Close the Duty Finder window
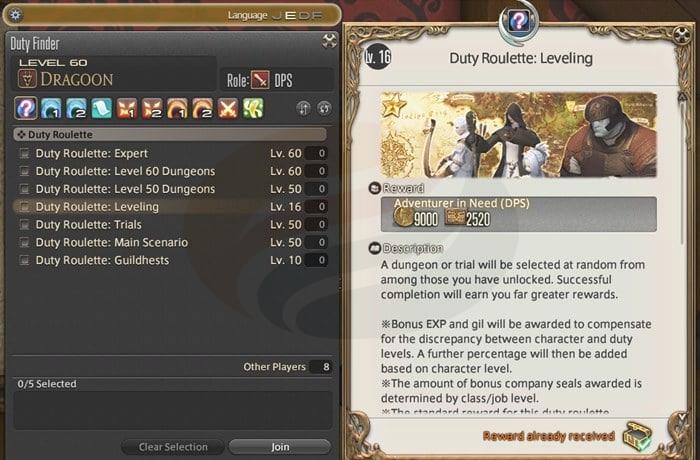The width and height of the screenshot is (700, 460). tap(329, 42)
